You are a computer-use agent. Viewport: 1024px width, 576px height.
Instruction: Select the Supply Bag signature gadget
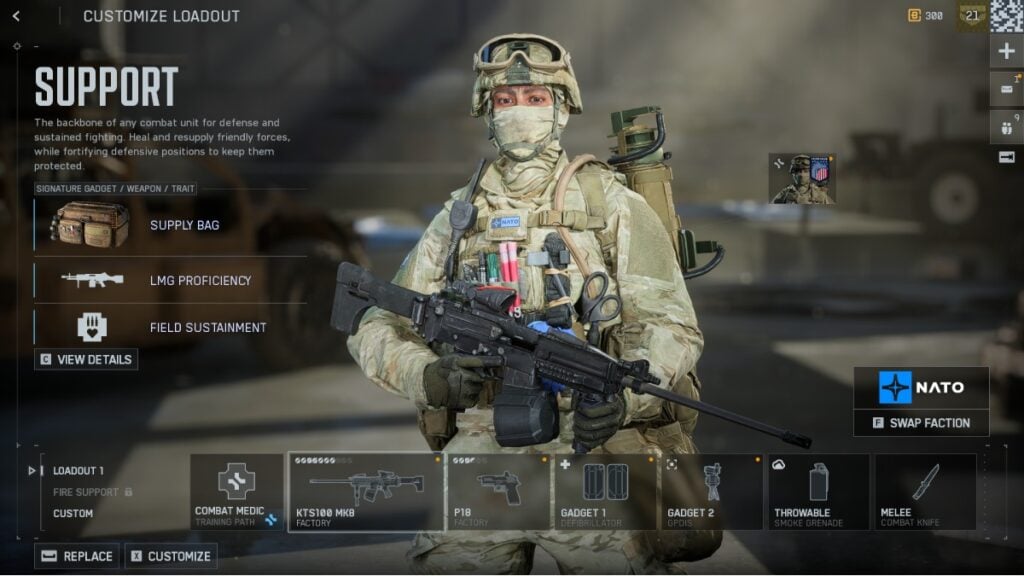click(x=170, y=225)
